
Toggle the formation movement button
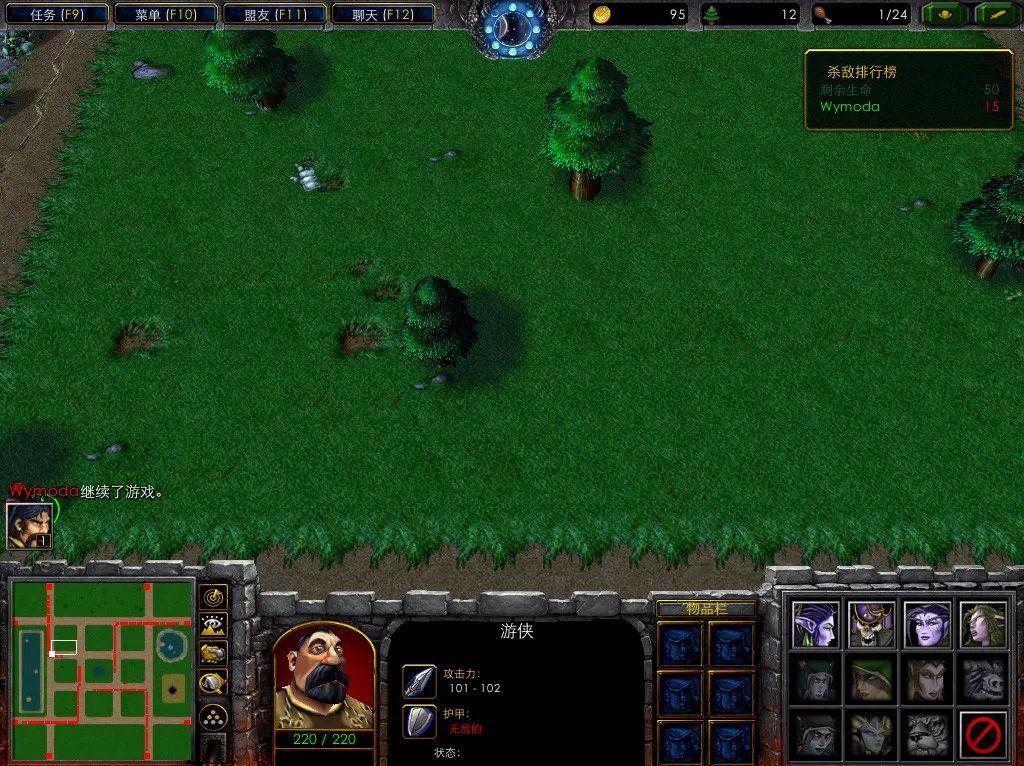point(213,716)
